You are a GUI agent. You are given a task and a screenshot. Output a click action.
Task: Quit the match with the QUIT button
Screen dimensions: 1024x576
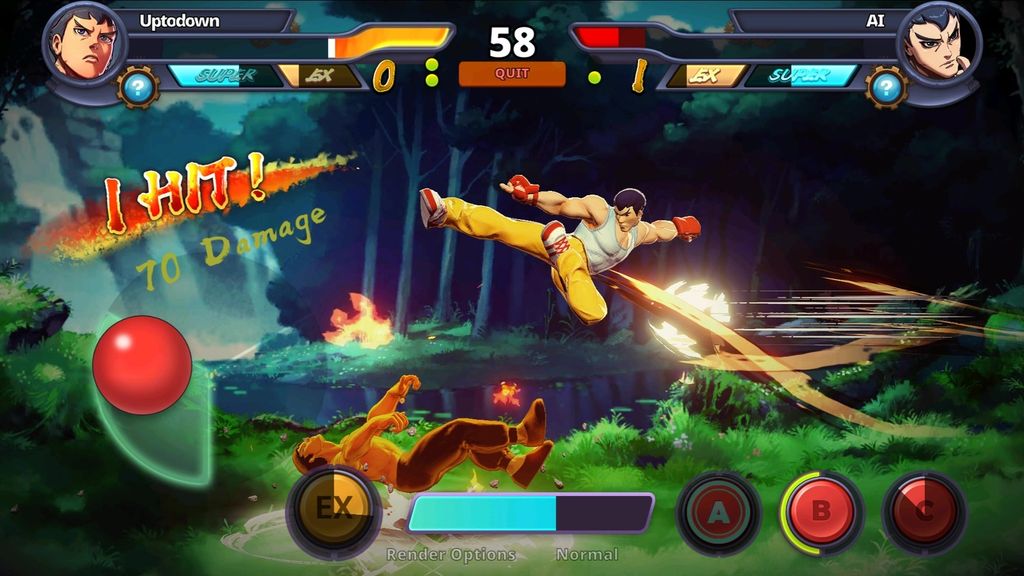[511, 73]
